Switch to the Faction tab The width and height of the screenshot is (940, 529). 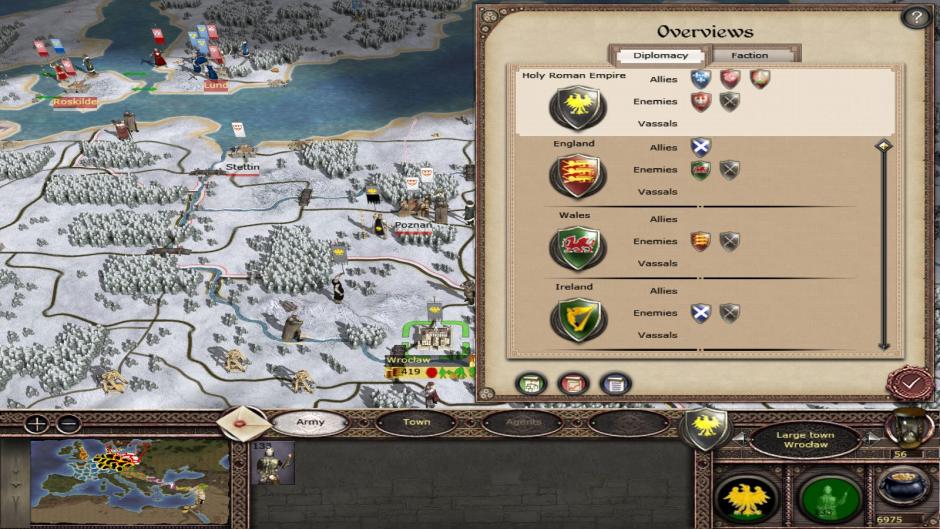tap(750, 56)
